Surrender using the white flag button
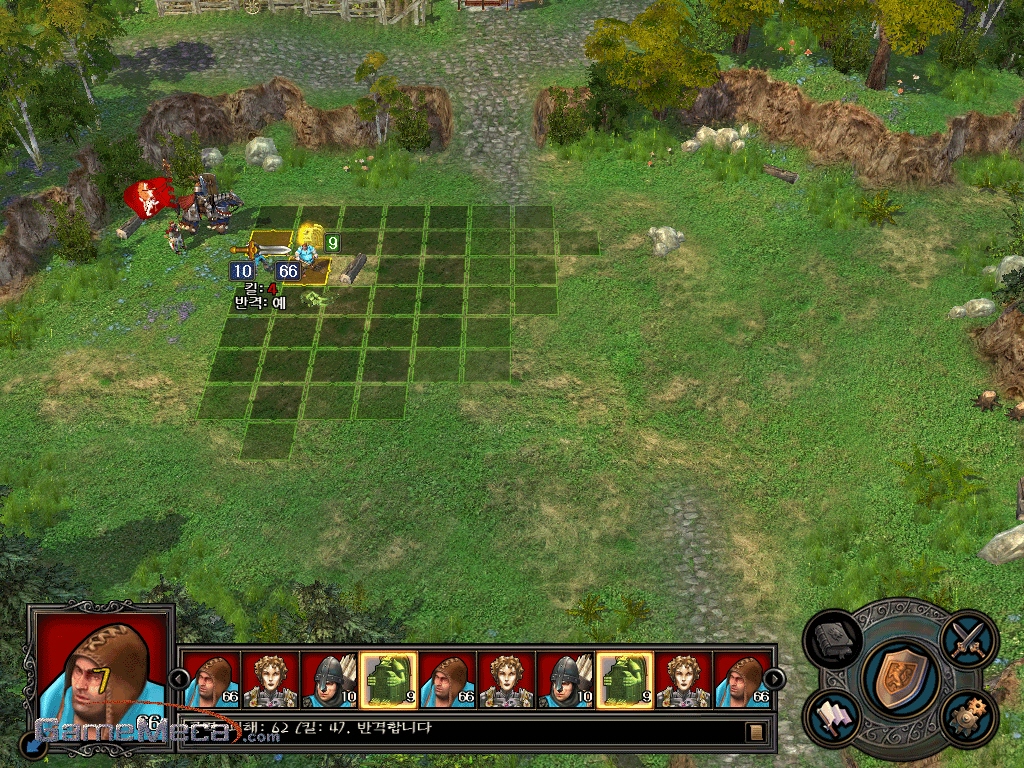 point(834,718)
